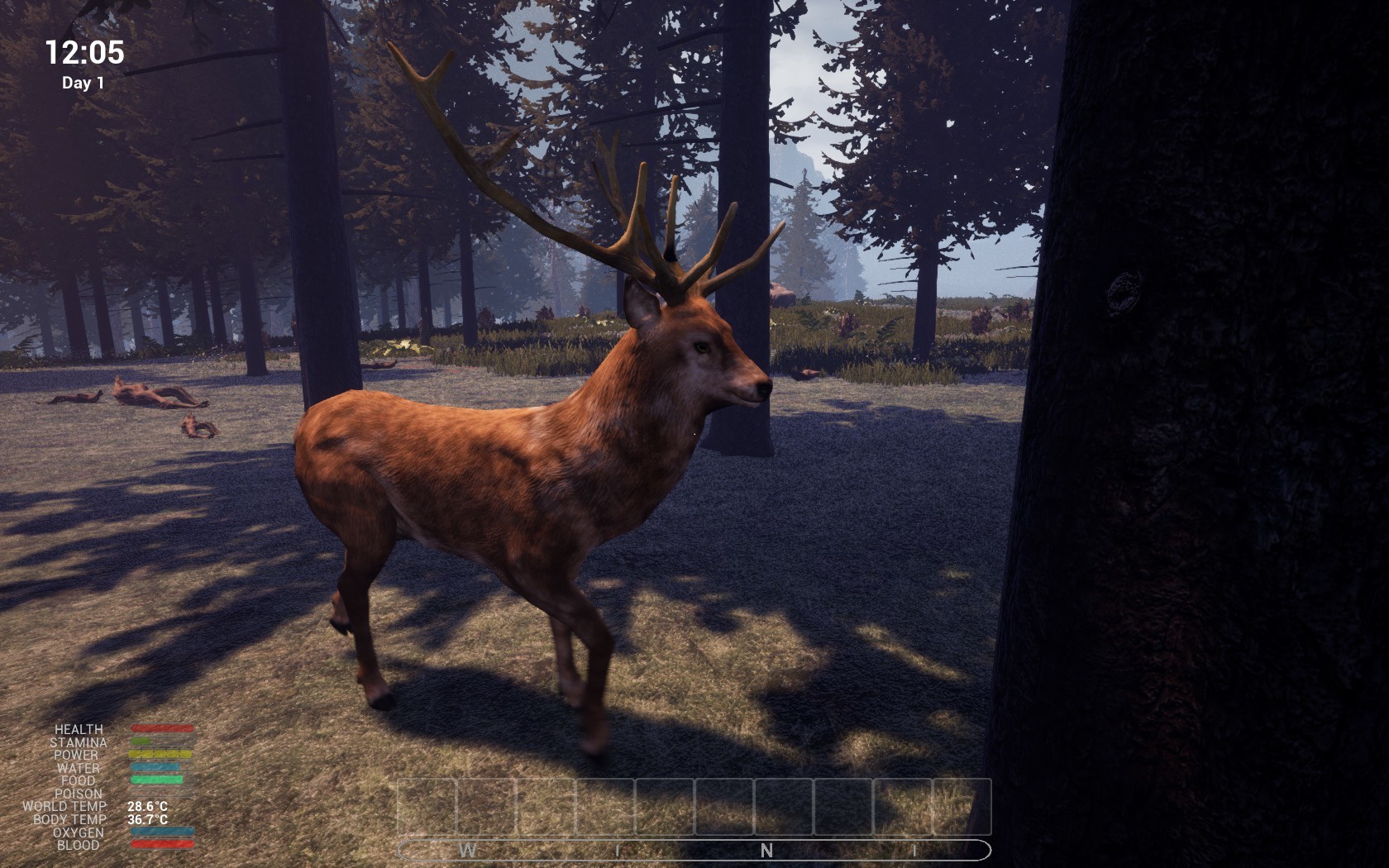Click the yellow POWER meter
Screen dimensions: 1389x868
coord(162,753)
